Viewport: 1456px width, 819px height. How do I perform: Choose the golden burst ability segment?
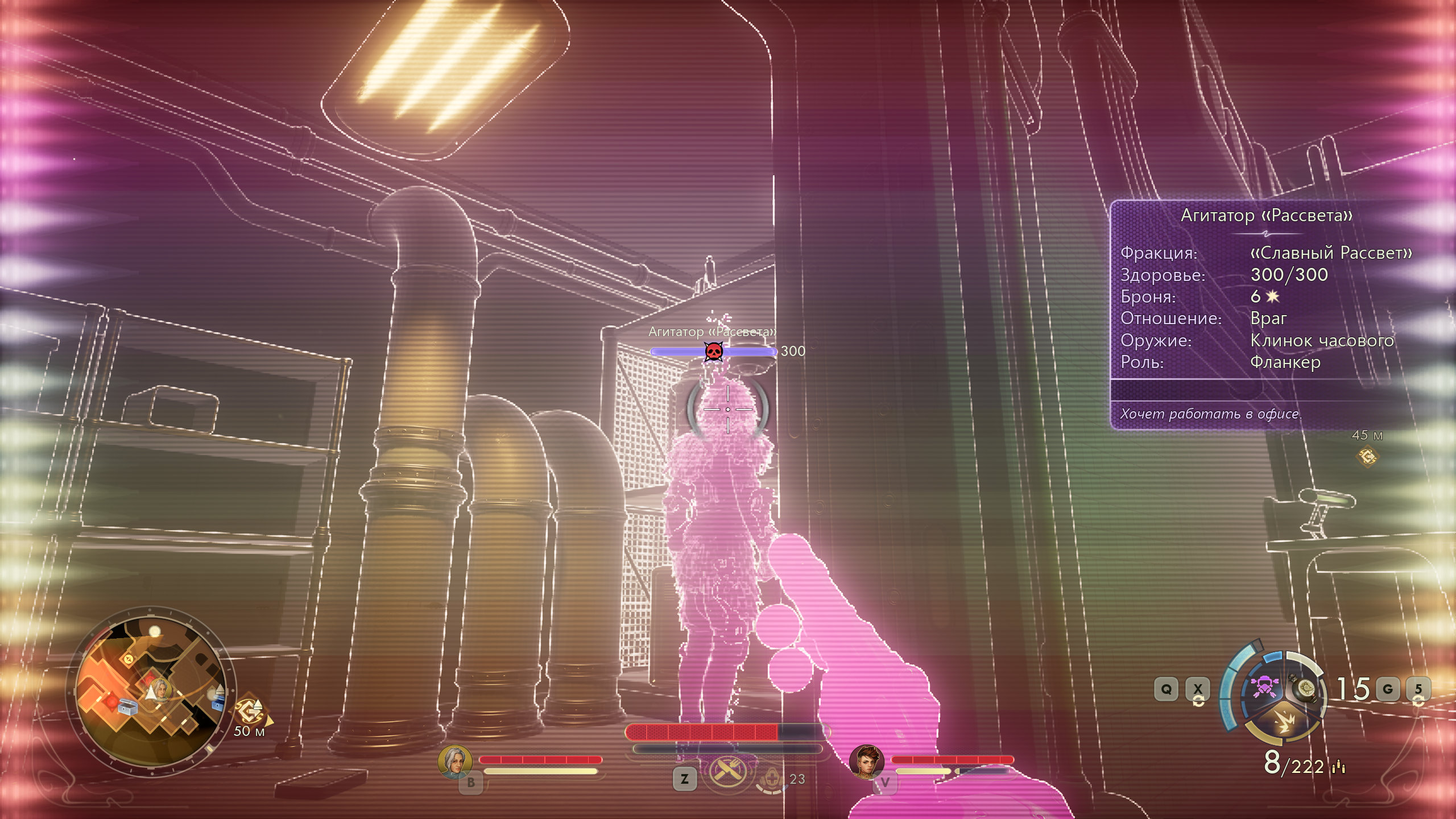(x=1283, y=723)
